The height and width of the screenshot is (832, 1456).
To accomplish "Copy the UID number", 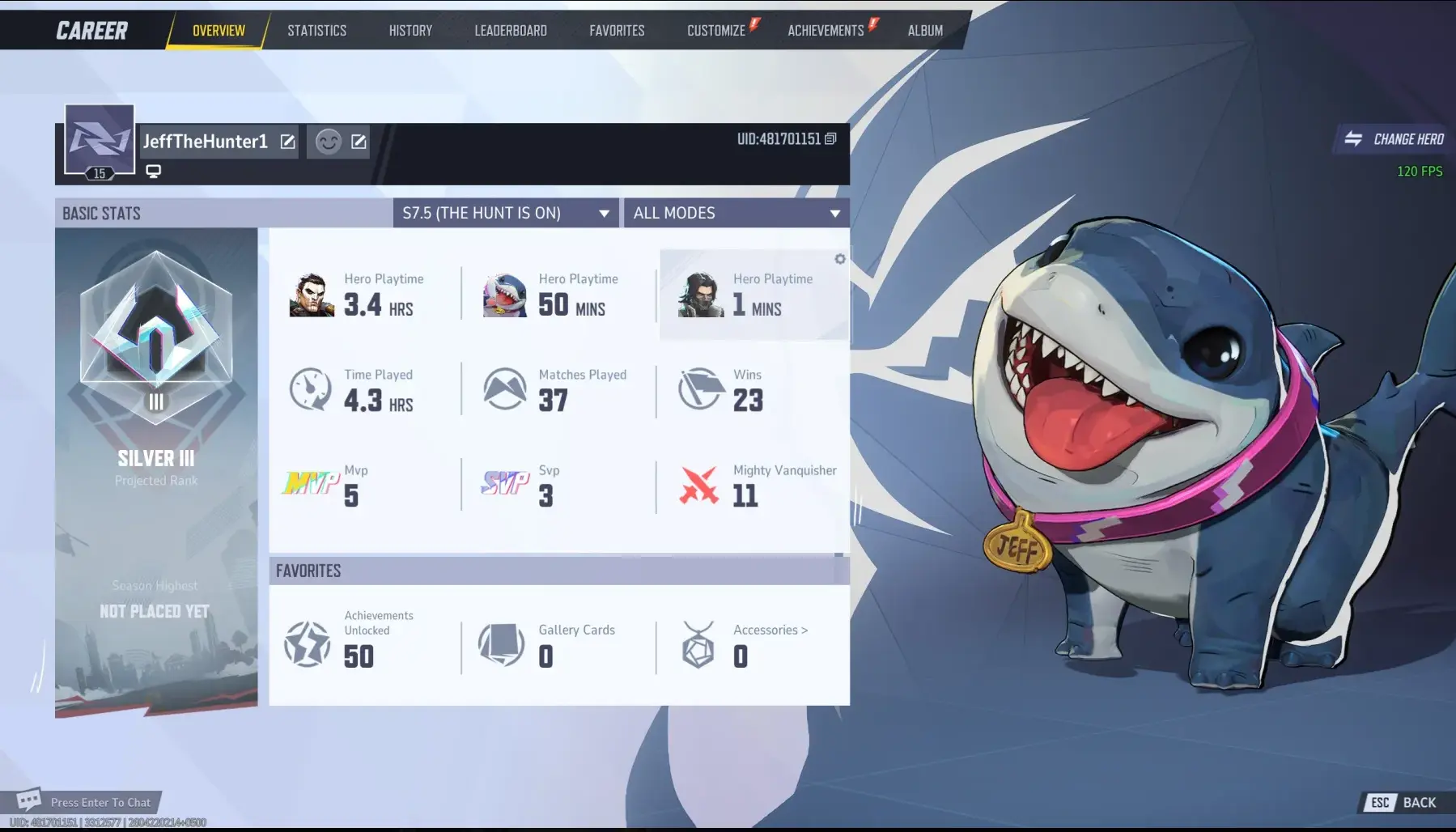I will [830, 139].
